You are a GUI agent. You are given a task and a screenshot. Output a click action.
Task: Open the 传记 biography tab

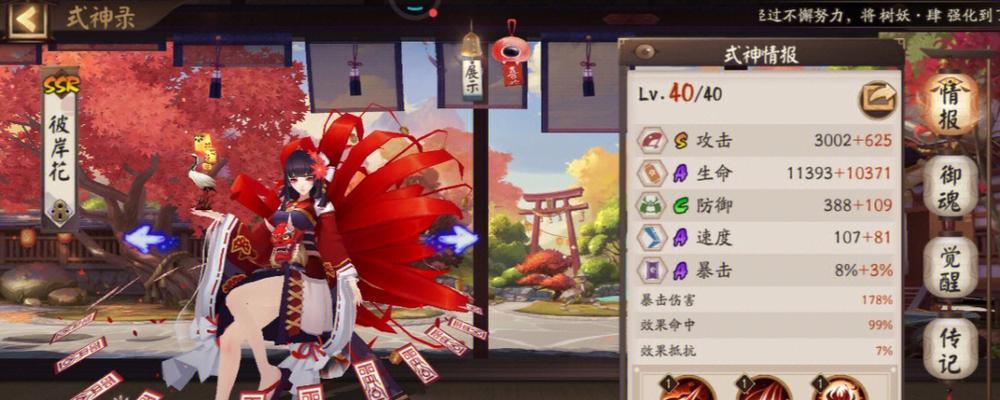(949, 346)
